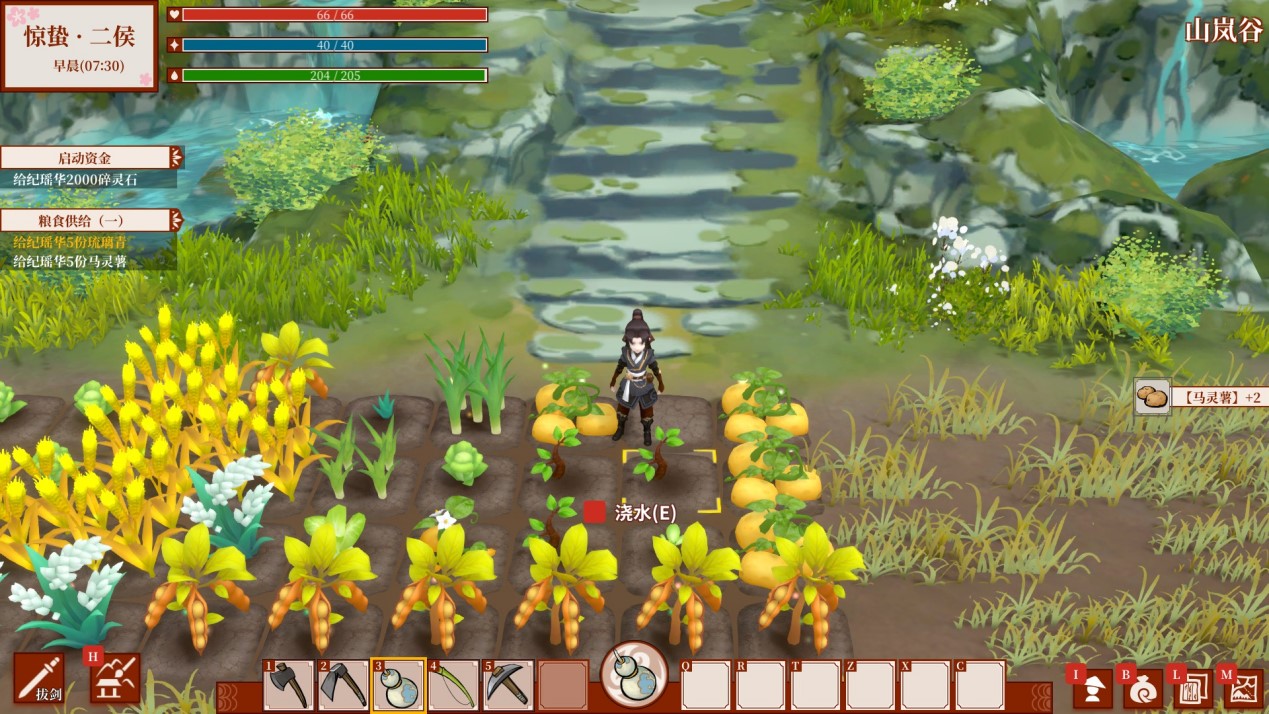The image size is (1269, 714).
Task: Select the axe in hotbar slot 1
Action: point(289,686)
